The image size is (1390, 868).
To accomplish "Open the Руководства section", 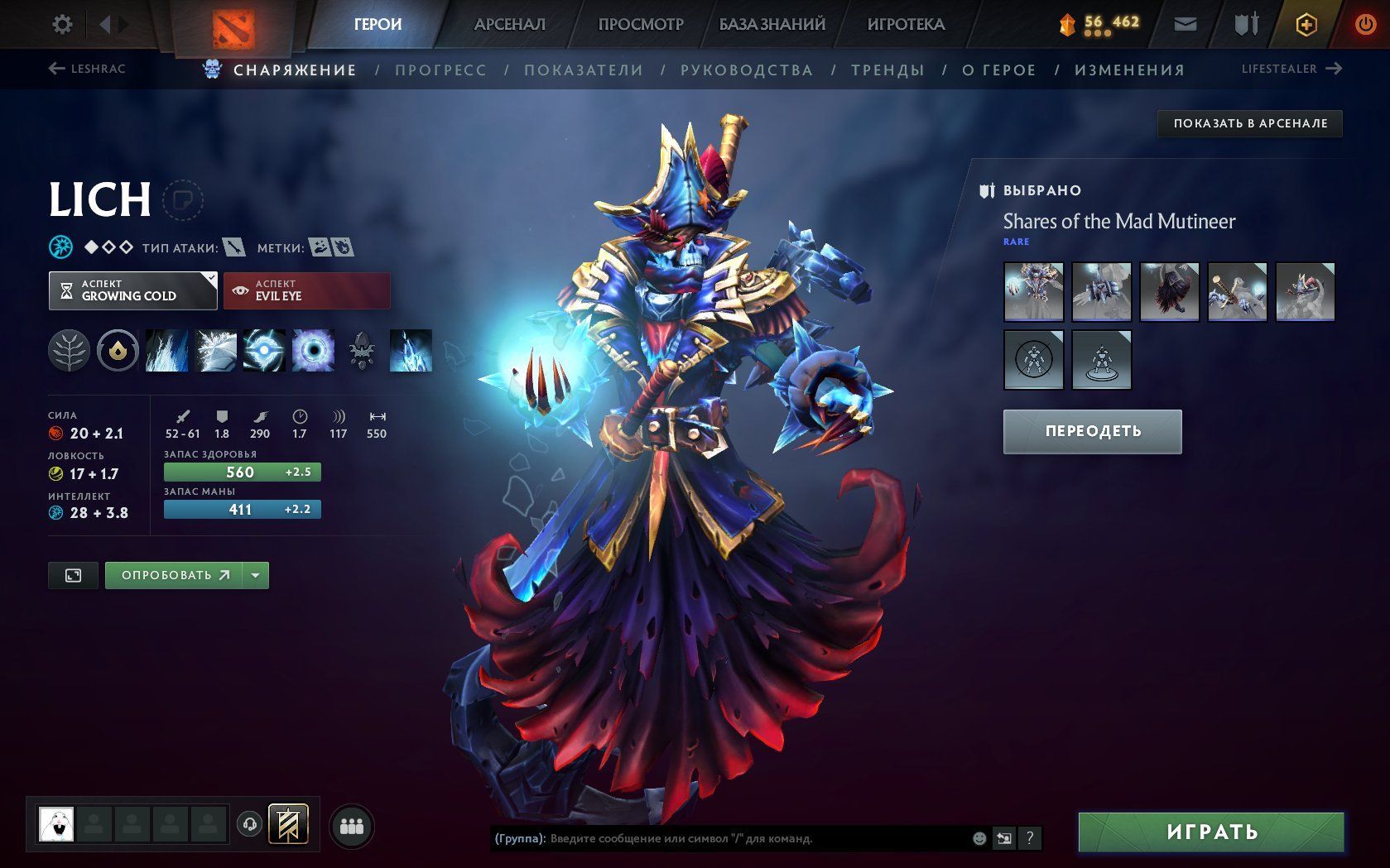I will [x=747, y=70].
